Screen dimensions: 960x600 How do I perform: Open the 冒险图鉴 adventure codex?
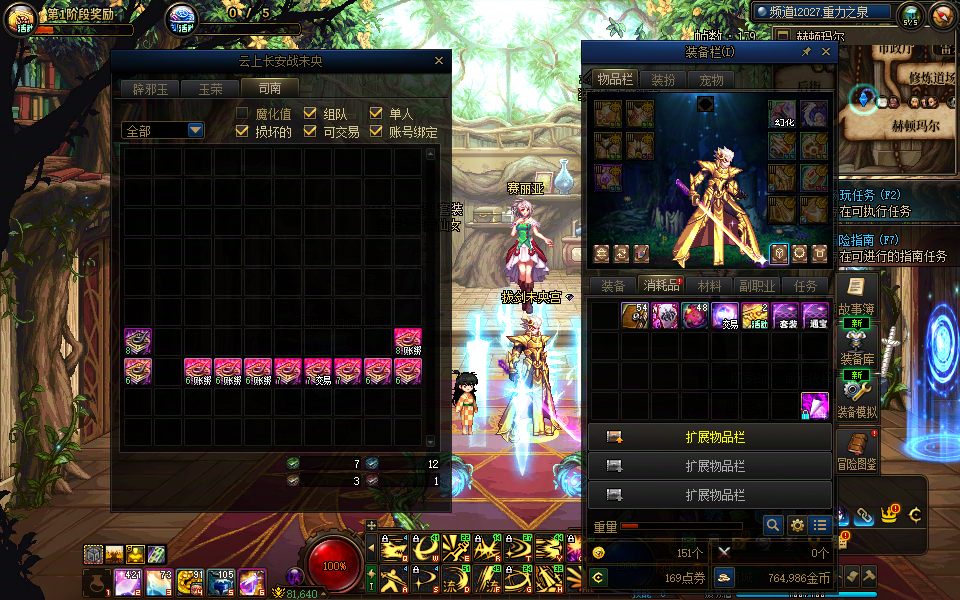tap(856, 450)
